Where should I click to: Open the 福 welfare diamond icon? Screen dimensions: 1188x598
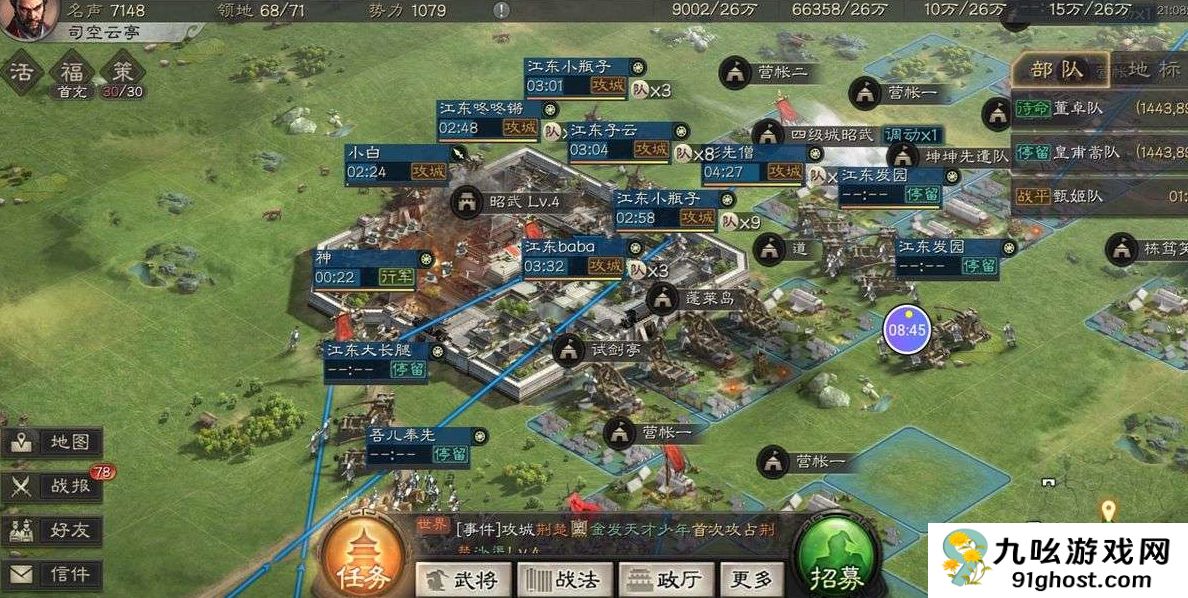coord(73,71)
